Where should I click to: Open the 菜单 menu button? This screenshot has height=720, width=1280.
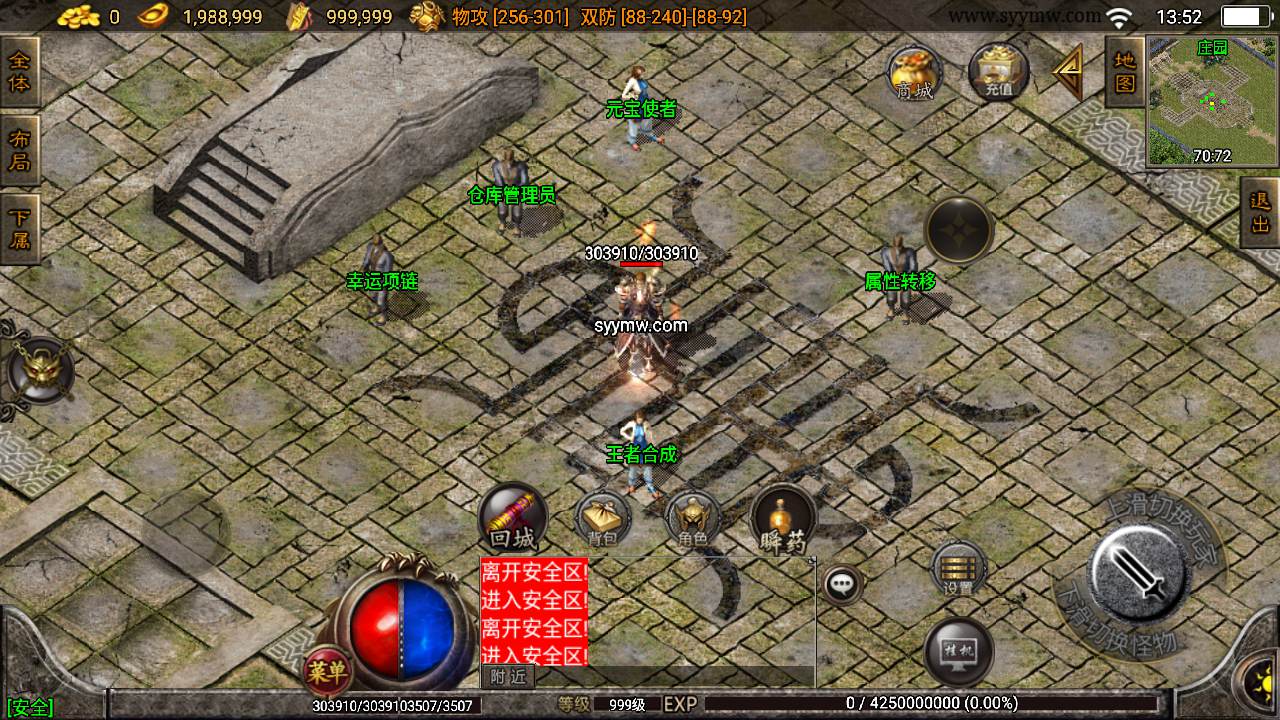(x=326, y=670)
